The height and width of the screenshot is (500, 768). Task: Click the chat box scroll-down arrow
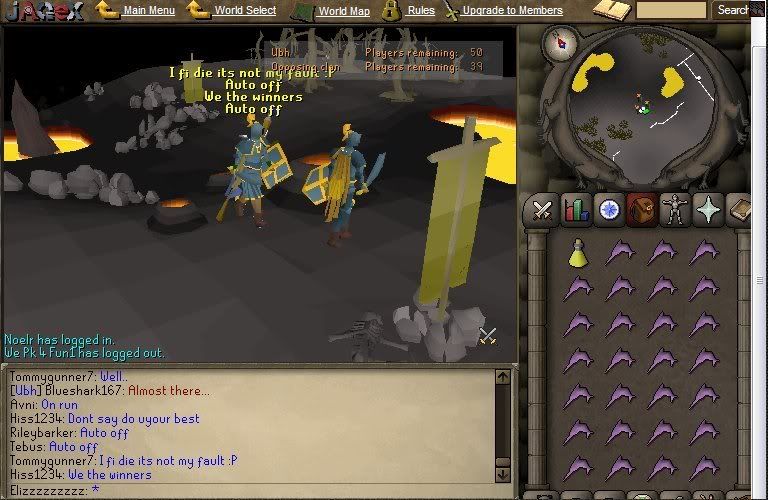click(502, 474)
